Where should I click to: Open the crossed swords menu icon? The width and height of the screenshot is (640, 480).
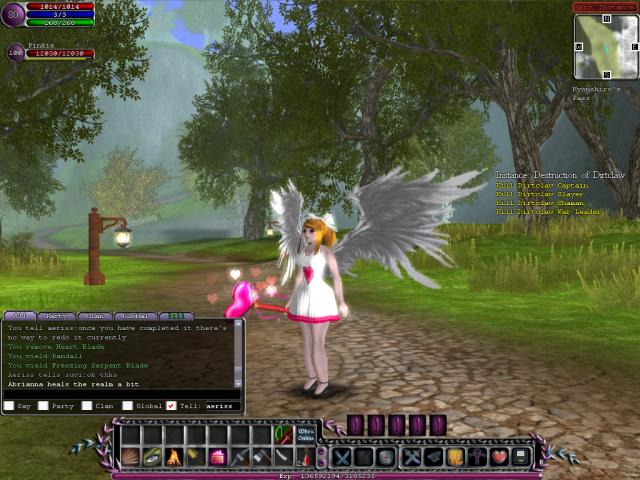[342, 457]
